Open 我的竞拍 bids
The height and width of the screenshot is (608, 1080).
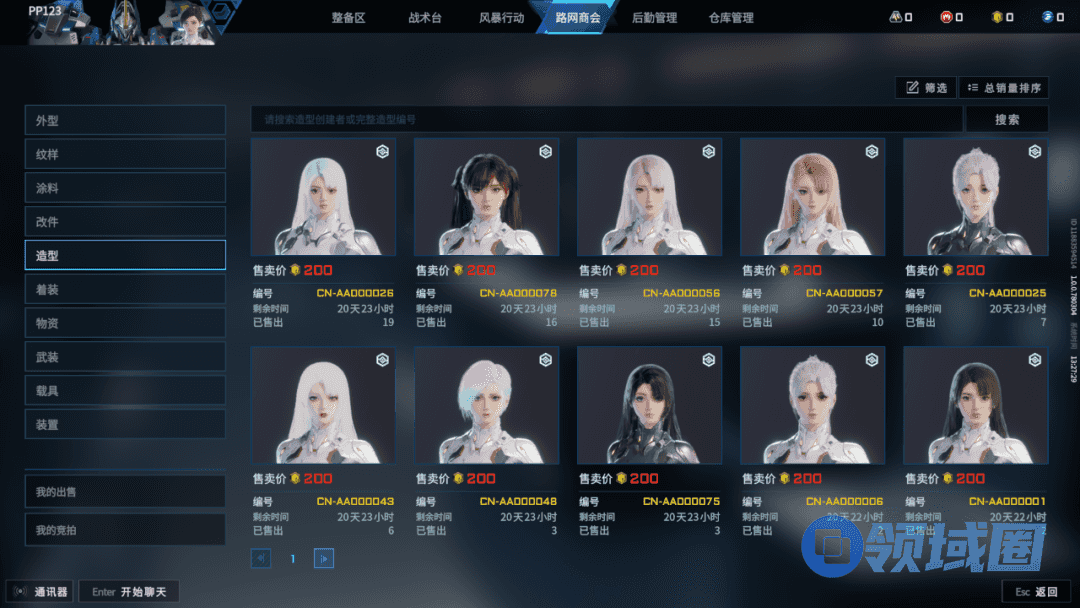click(x=125, y=528)
